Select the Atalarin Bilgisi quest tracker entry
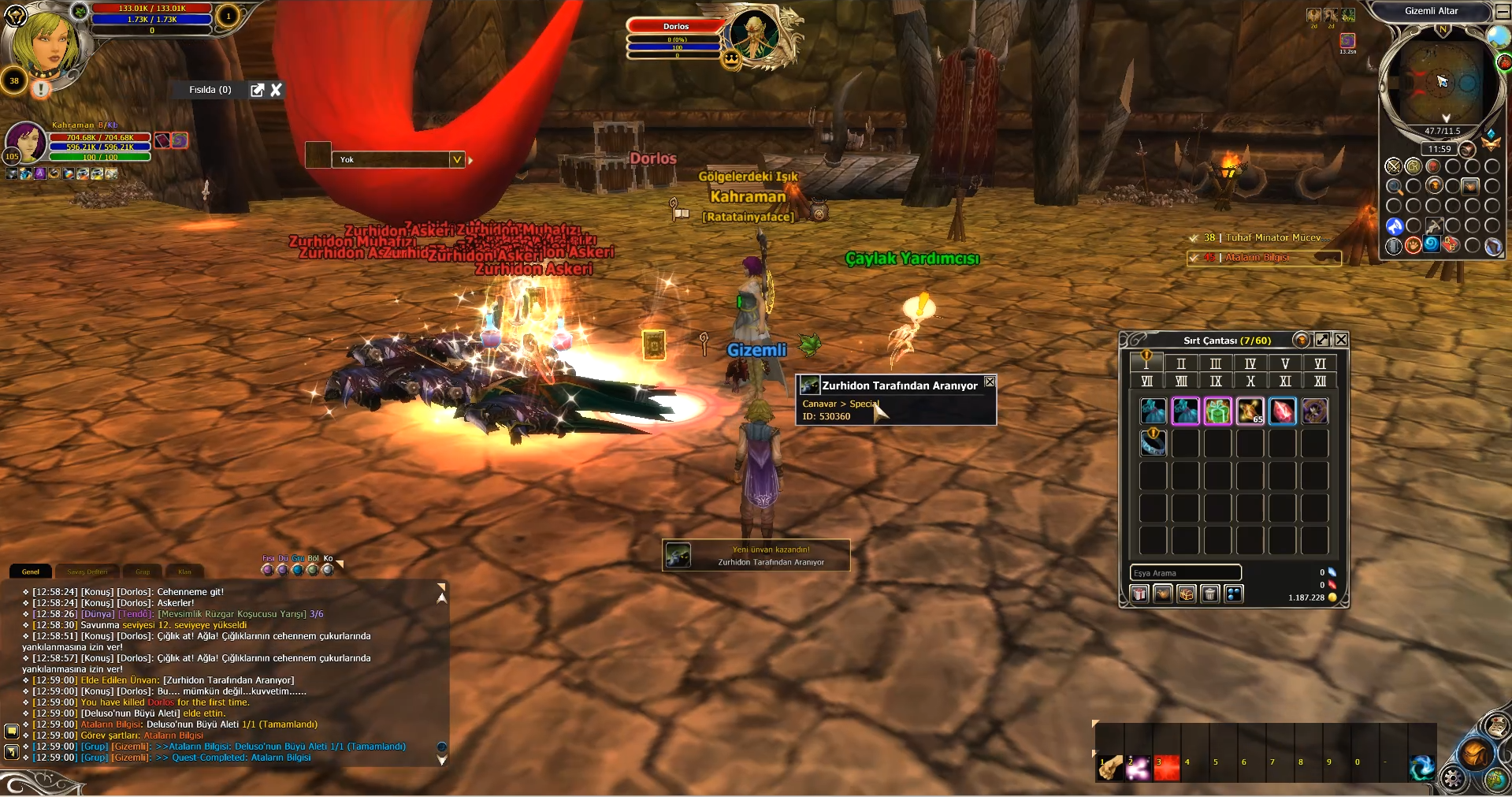 [1263, 258]
